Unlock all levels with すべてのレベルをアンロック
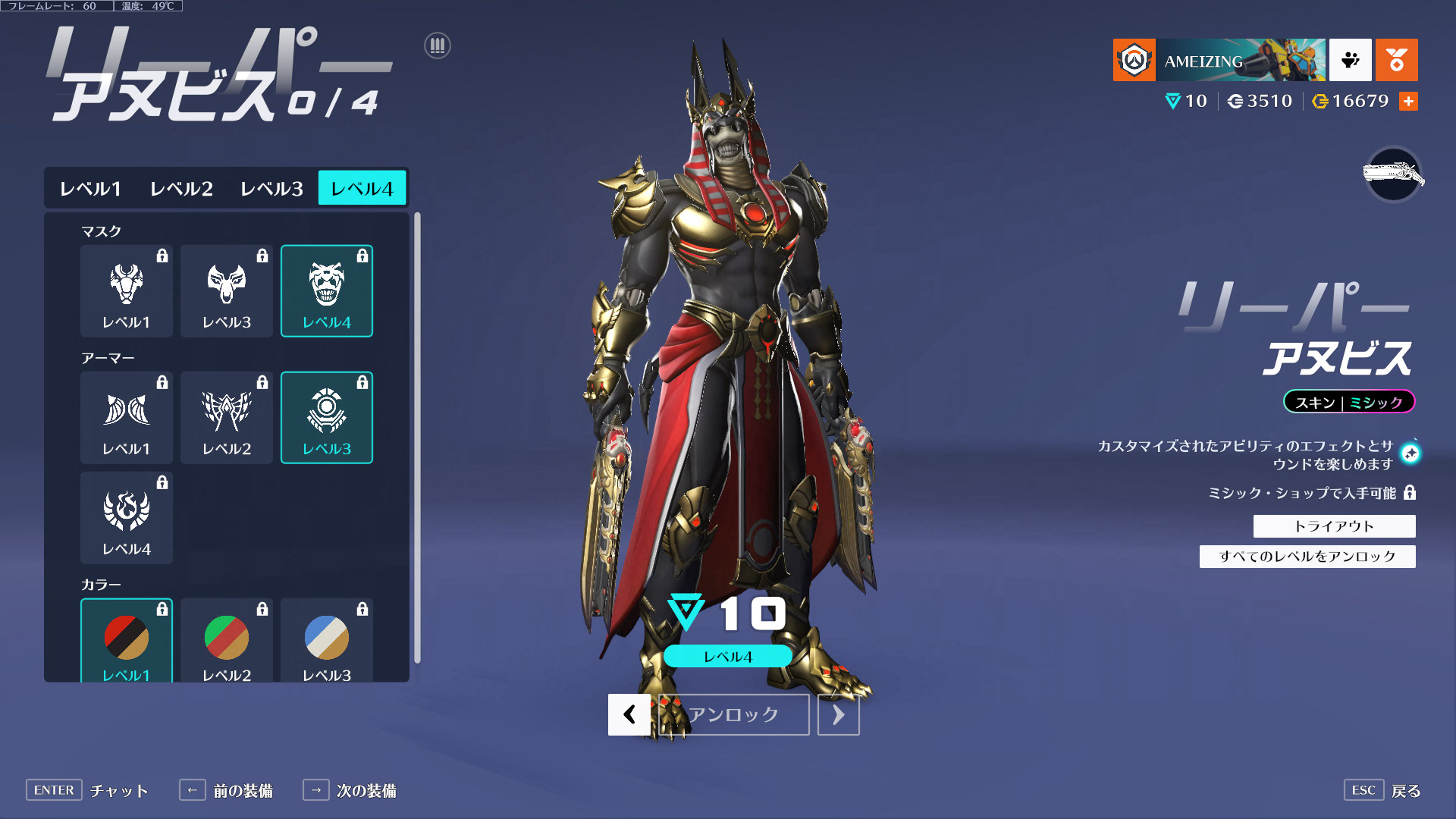1456x819 pixels. [x=1307, y=557]
